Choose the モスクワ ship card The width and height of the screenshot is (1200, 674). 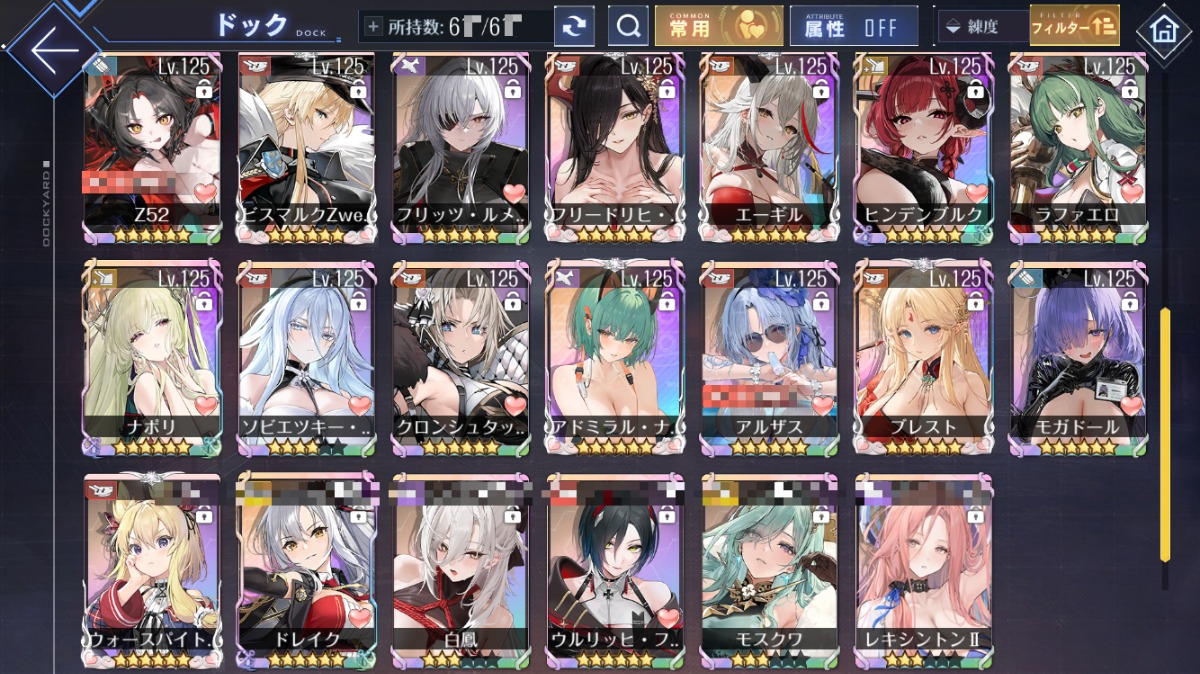pyautogui.click(x=768, y=570)
